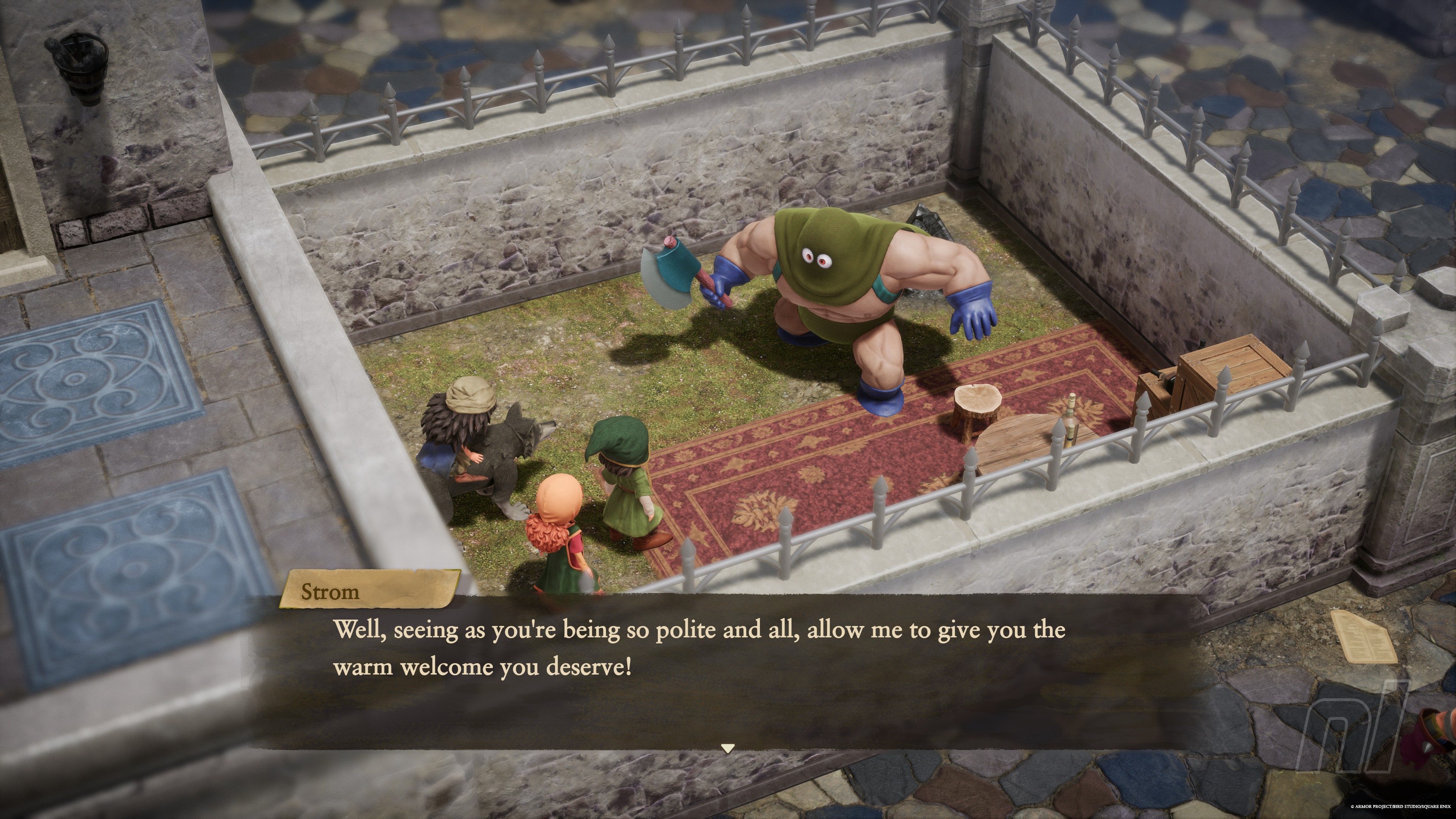Advance dialogue with the continue arrow
Viewport: 1456px width, 819px height.
[x=728, y=748]
